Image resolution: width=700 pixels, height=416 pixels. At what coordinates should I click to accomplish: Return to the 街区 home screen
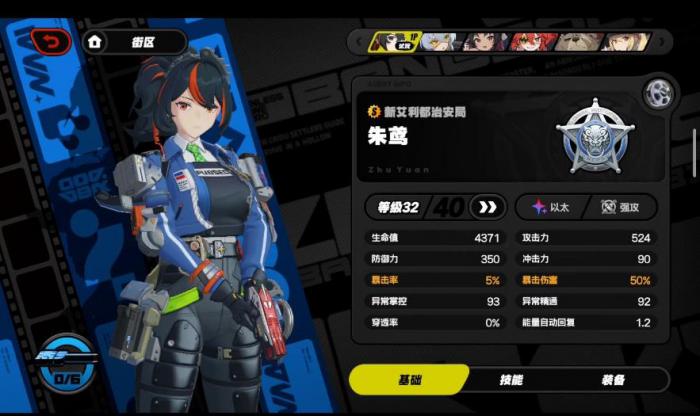(135, 42)
